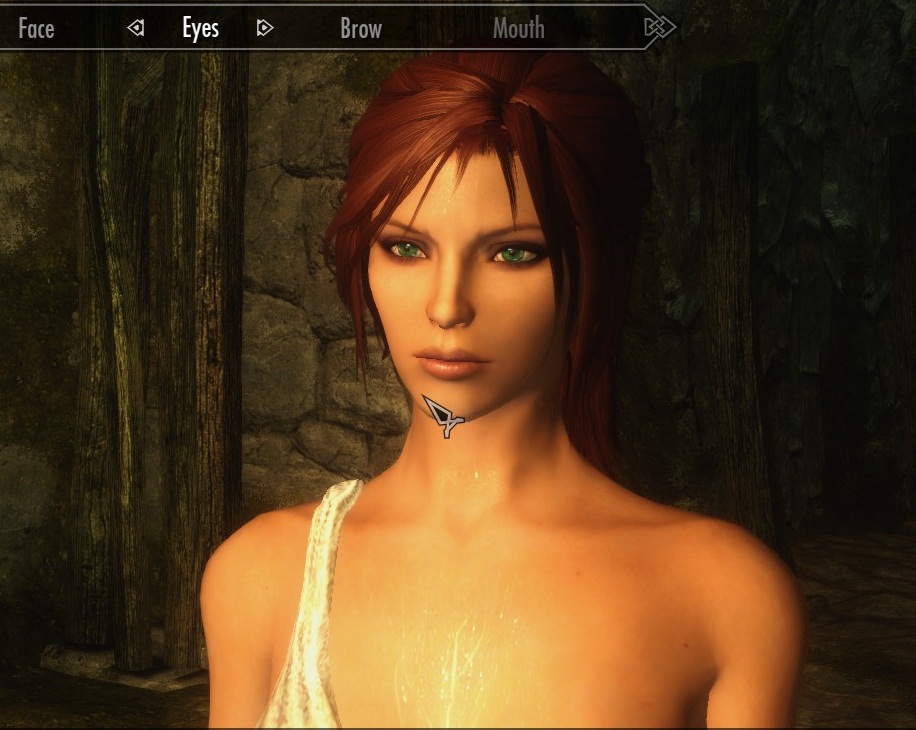Screen dimensions: 916x730
Task: Switch to the Face tab
Action: (x=36, y=29)
